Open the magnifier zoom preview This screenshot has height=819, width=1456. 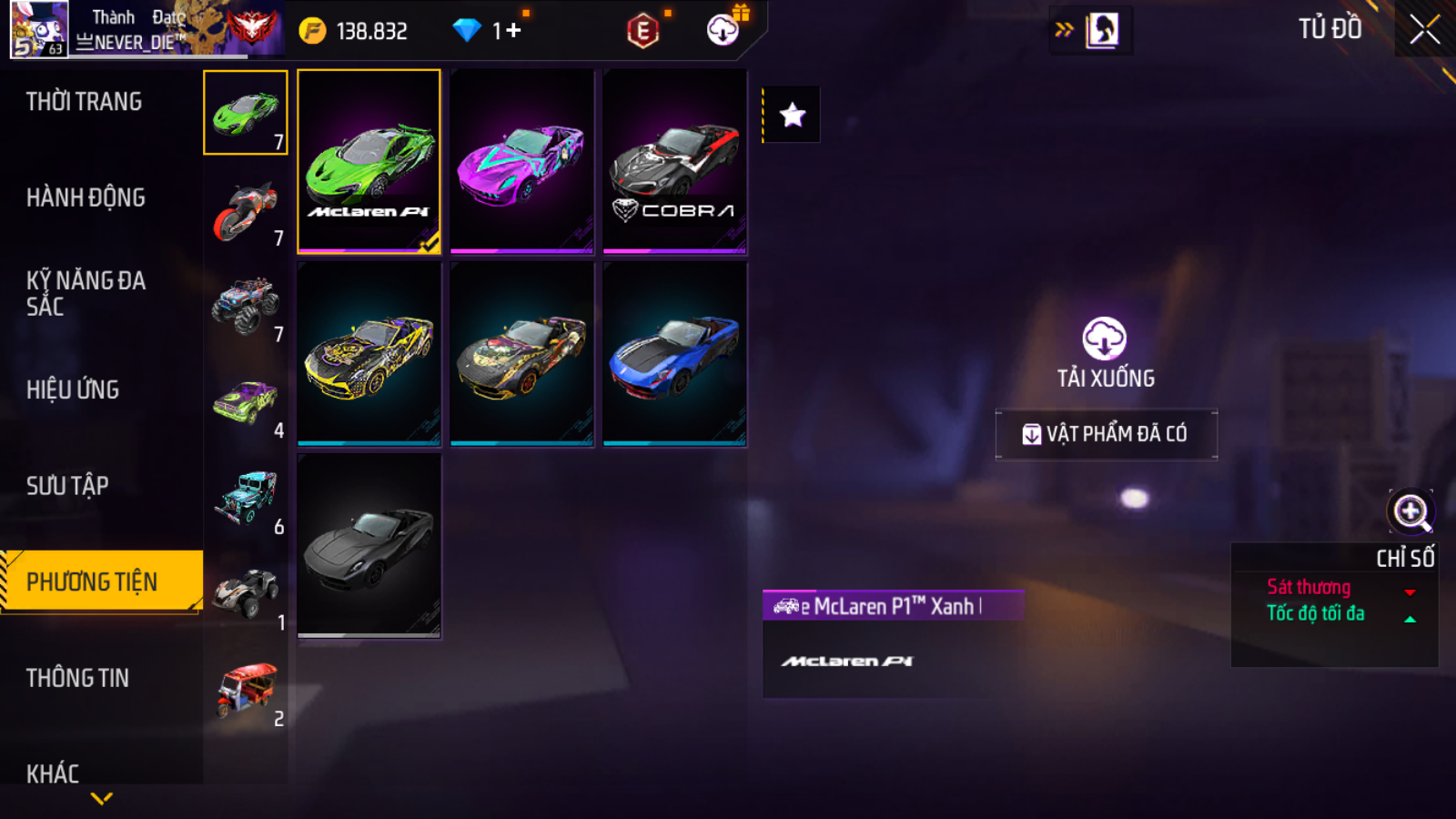pyautogui.click(x=1410, y=511)
